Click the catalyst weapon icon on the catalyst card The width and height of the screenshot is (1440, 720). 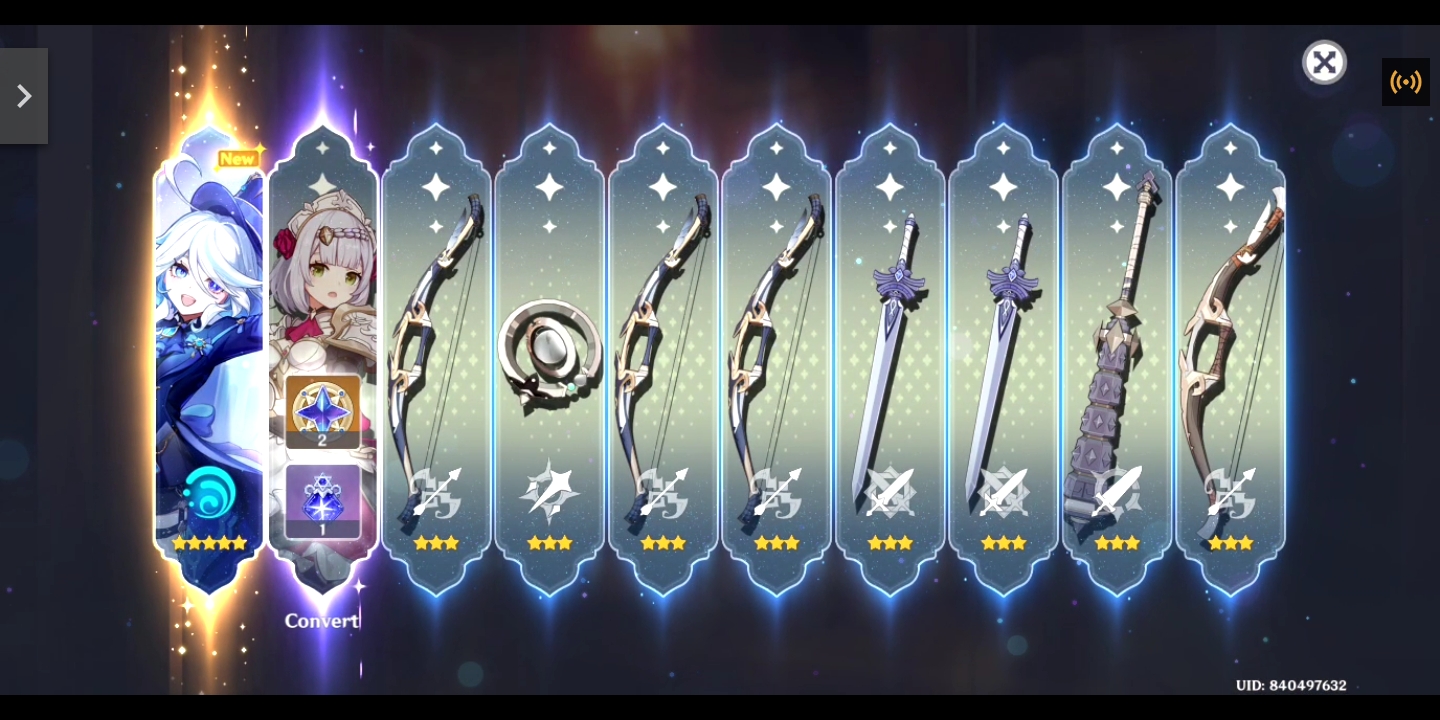coord(550,490)
